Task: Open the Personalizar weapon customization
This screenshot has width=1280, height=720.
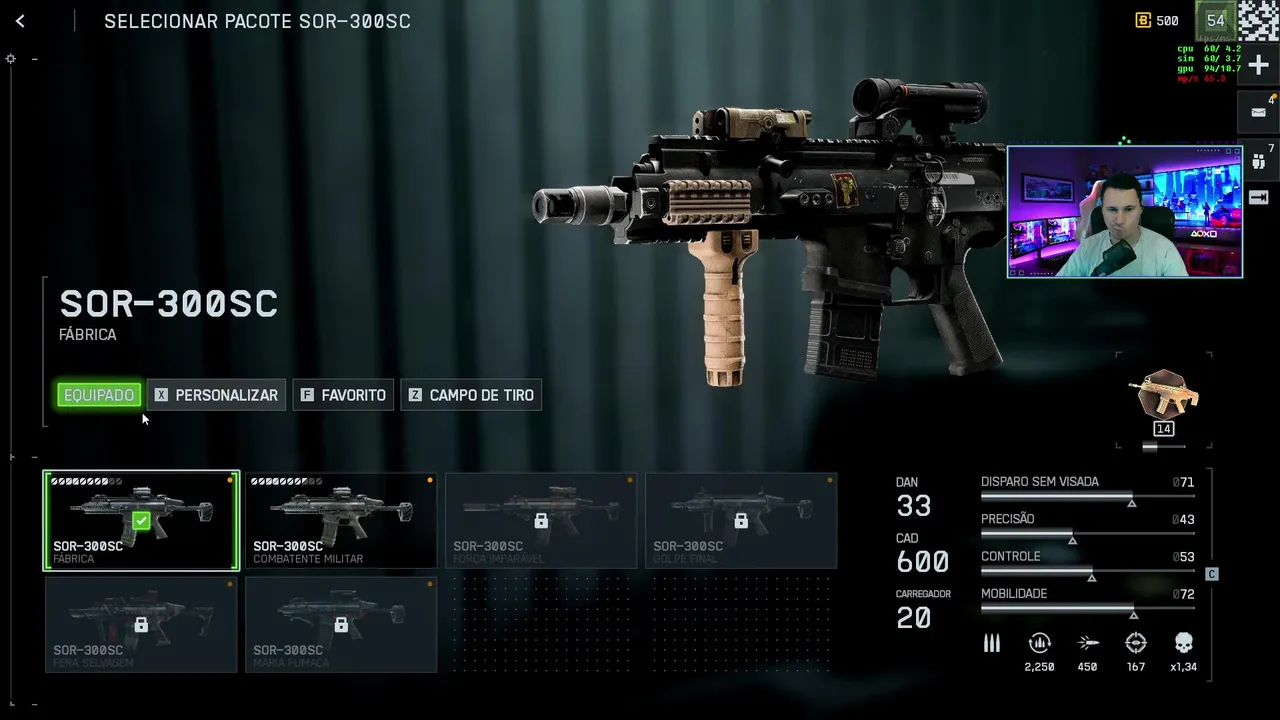Action: 216,395
